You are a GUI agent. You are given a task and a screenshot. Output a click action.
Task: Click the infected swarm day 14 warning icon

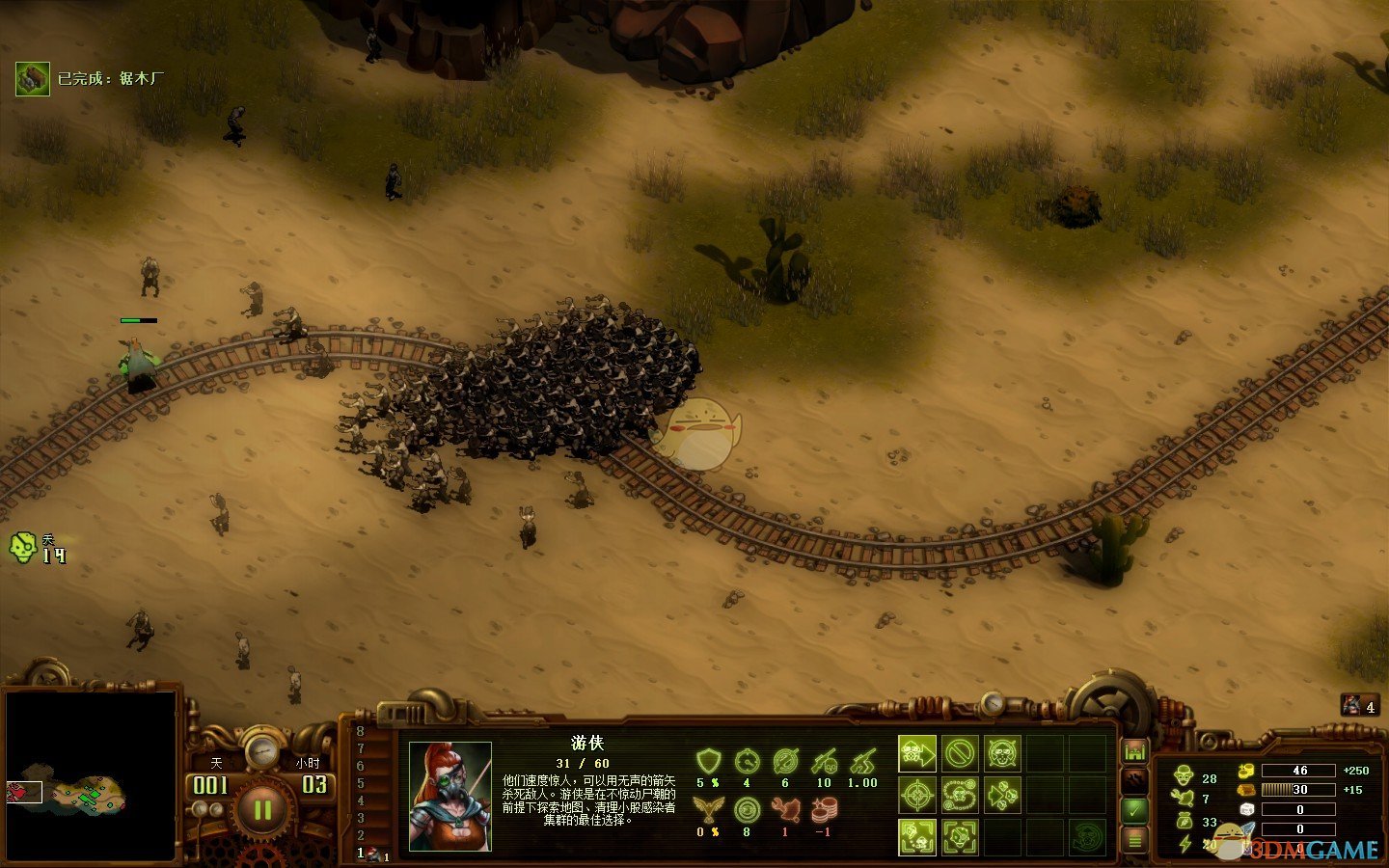[23, 547]
